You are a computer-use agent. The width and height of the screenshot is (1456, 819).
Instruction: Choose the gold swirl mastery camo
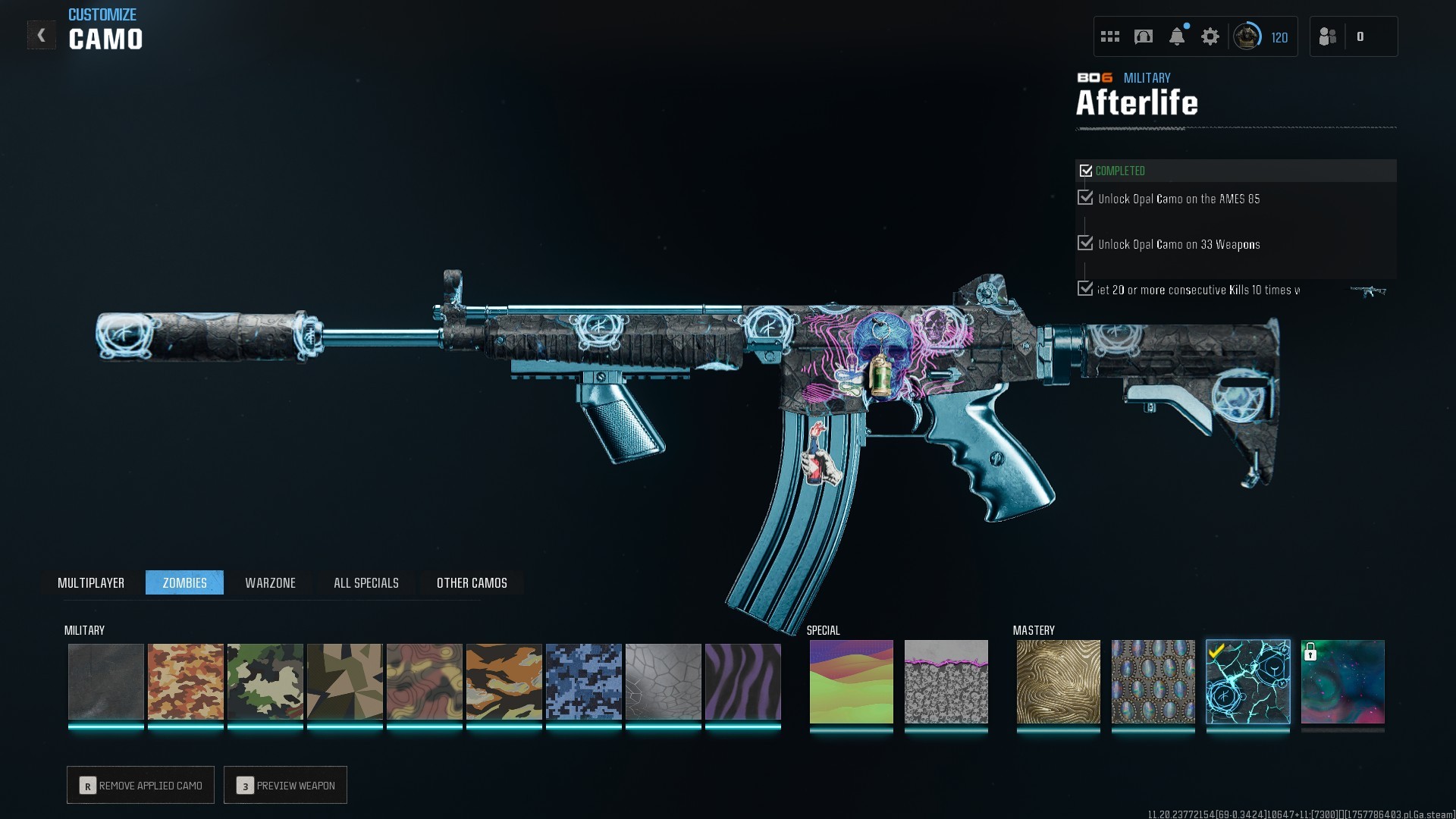pos(1058,681)
